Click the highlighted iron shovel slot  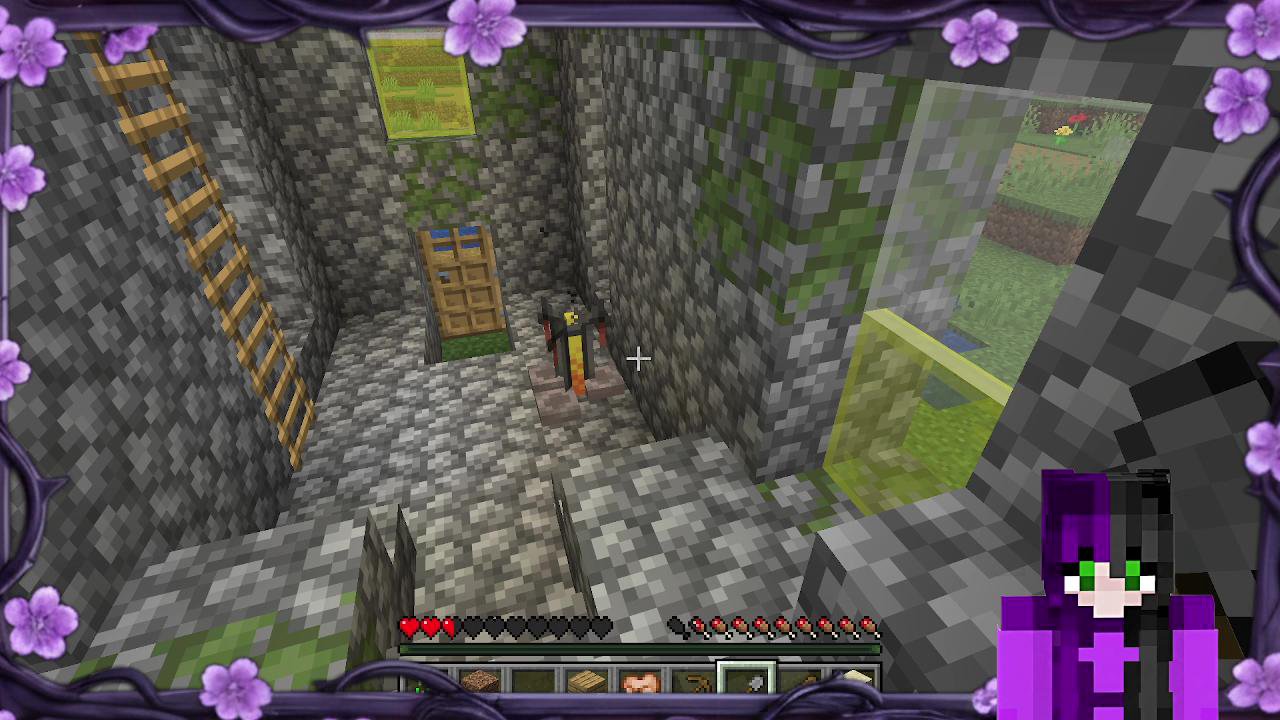pyautogui.click(x=746, y=680)
